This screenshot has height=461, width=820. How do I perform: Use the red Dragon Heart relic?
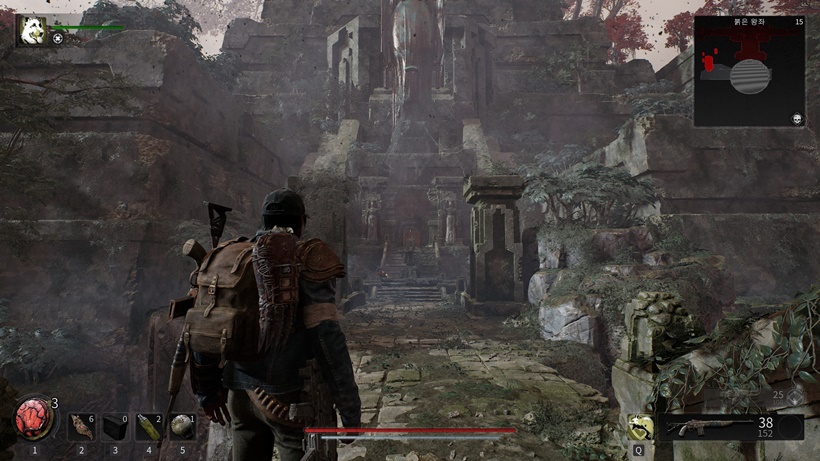pos(34,420)
